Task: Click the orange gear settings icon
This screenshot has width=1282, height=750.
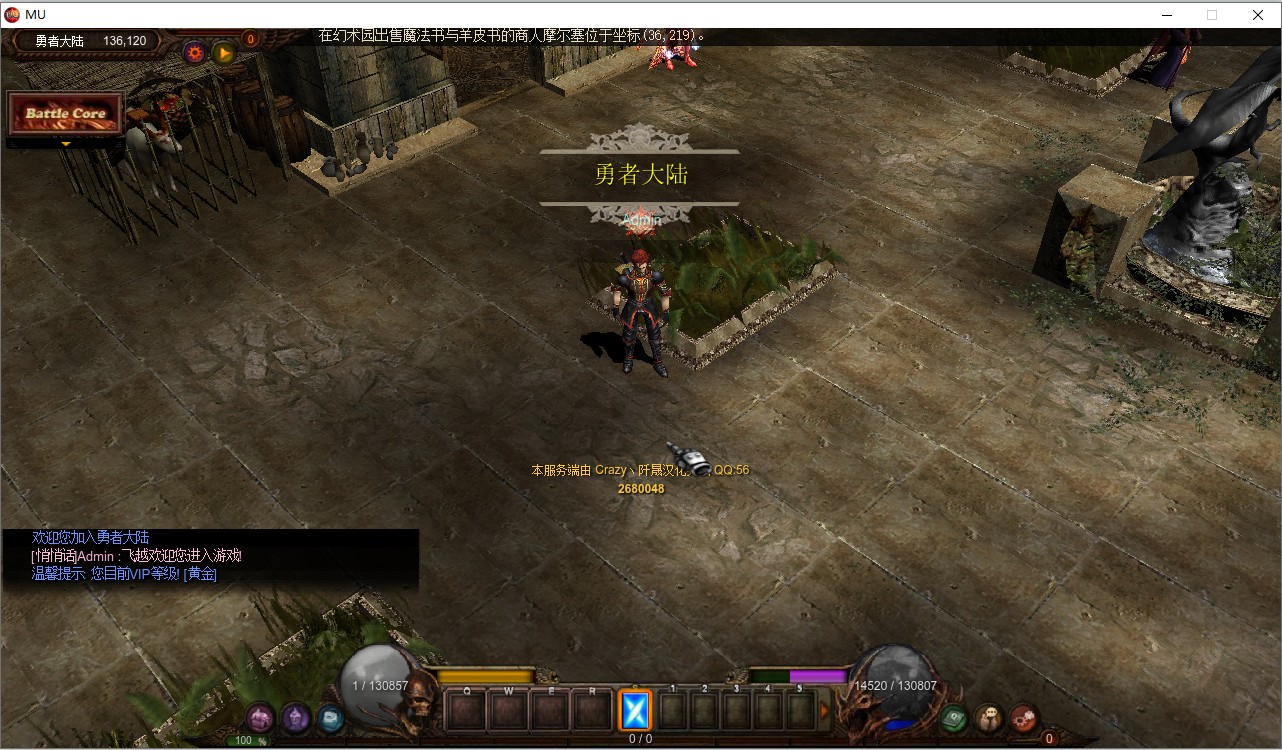Action: pos(195,53)
